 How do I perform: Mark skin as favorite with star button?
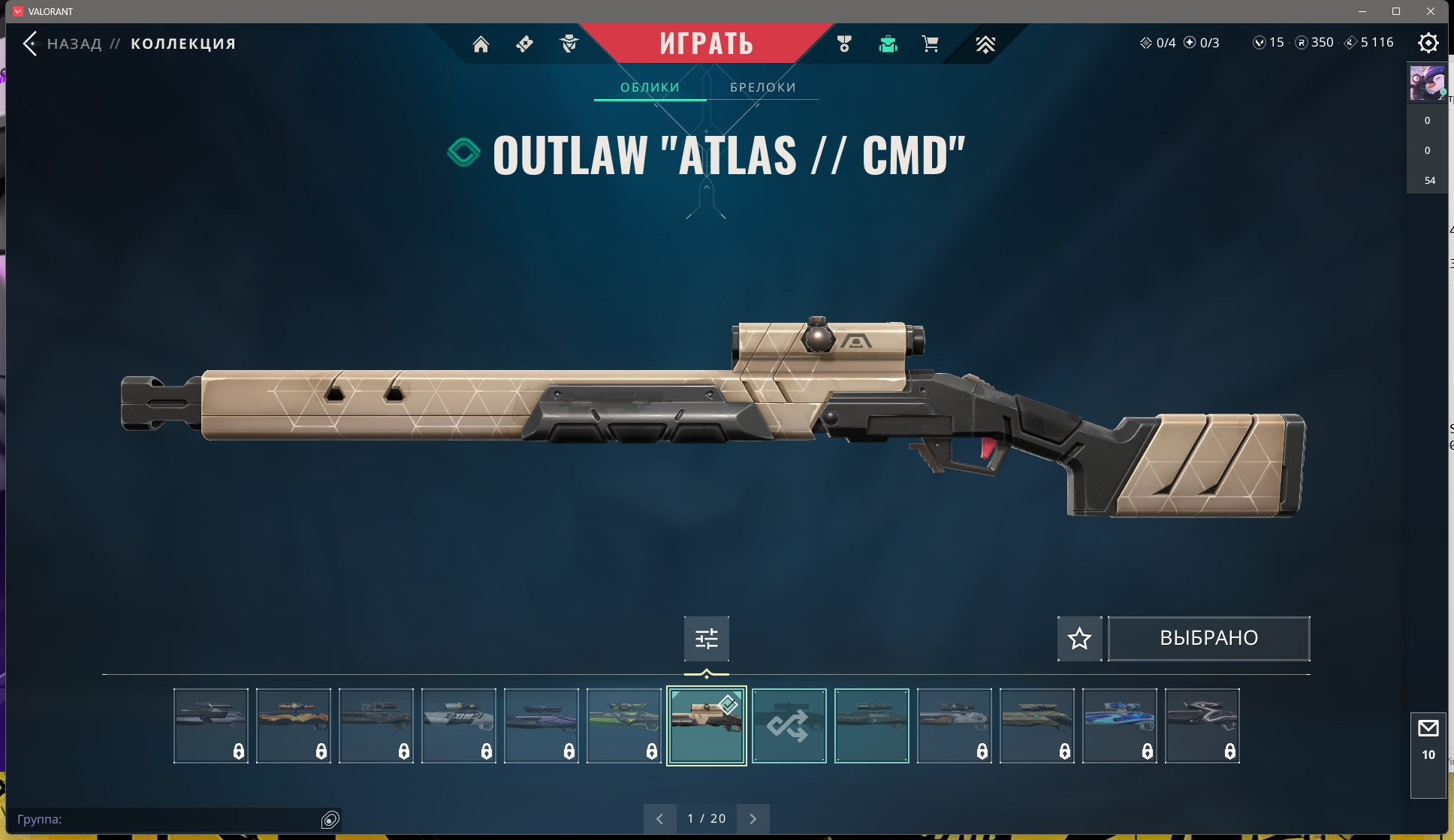pyautogui.click(x=1079, y=639)
